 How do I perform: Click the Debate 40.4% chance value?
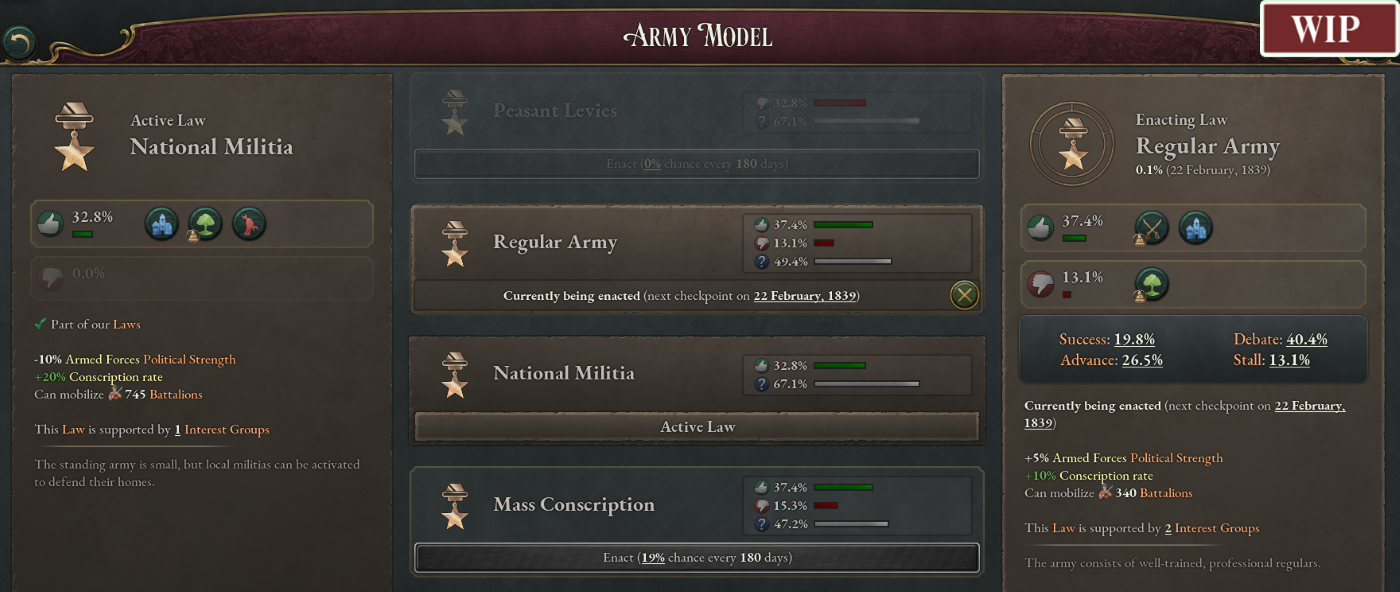[x=1306, y=340]
